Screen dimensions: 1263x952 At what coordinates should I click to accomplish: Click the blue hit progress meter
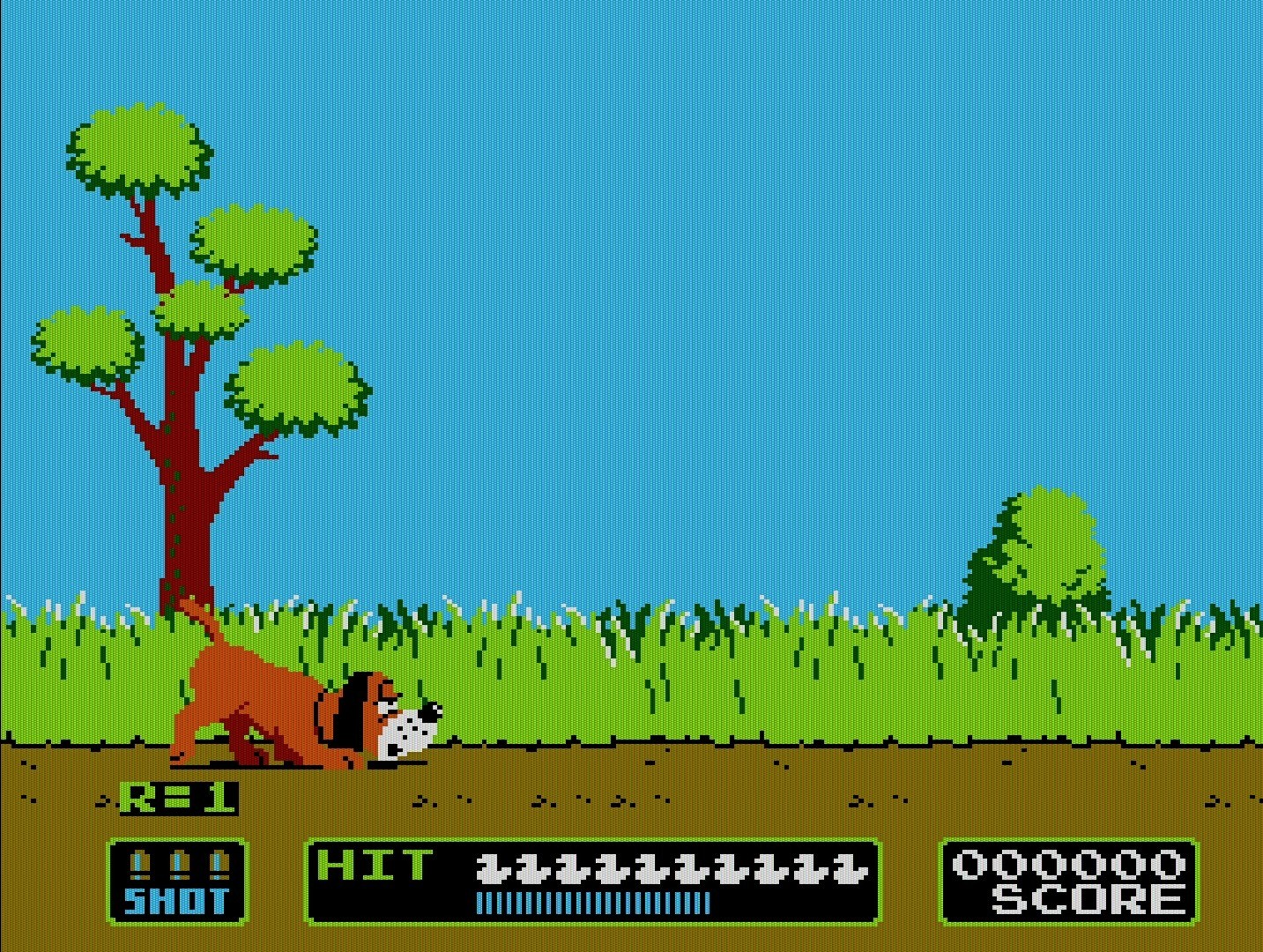coord(592,903)
